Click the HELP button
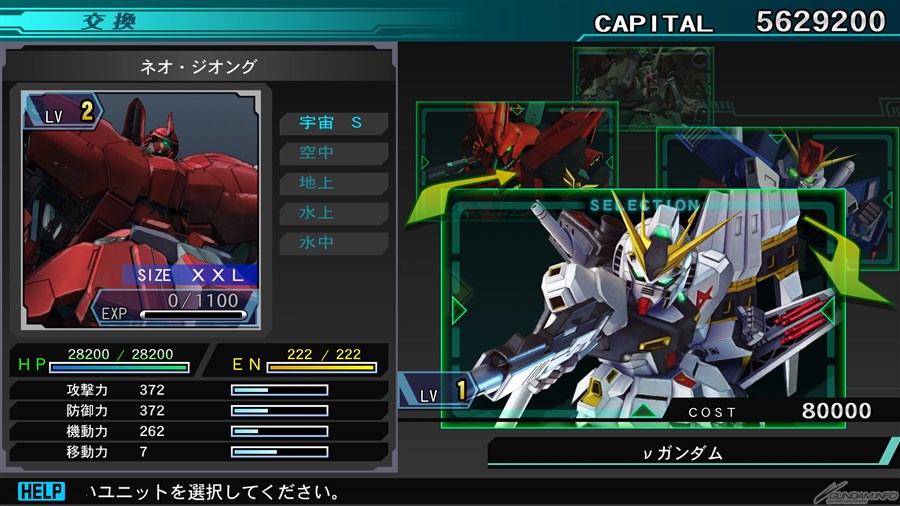The width and height of the screenshot is (900, 506). 41,492
